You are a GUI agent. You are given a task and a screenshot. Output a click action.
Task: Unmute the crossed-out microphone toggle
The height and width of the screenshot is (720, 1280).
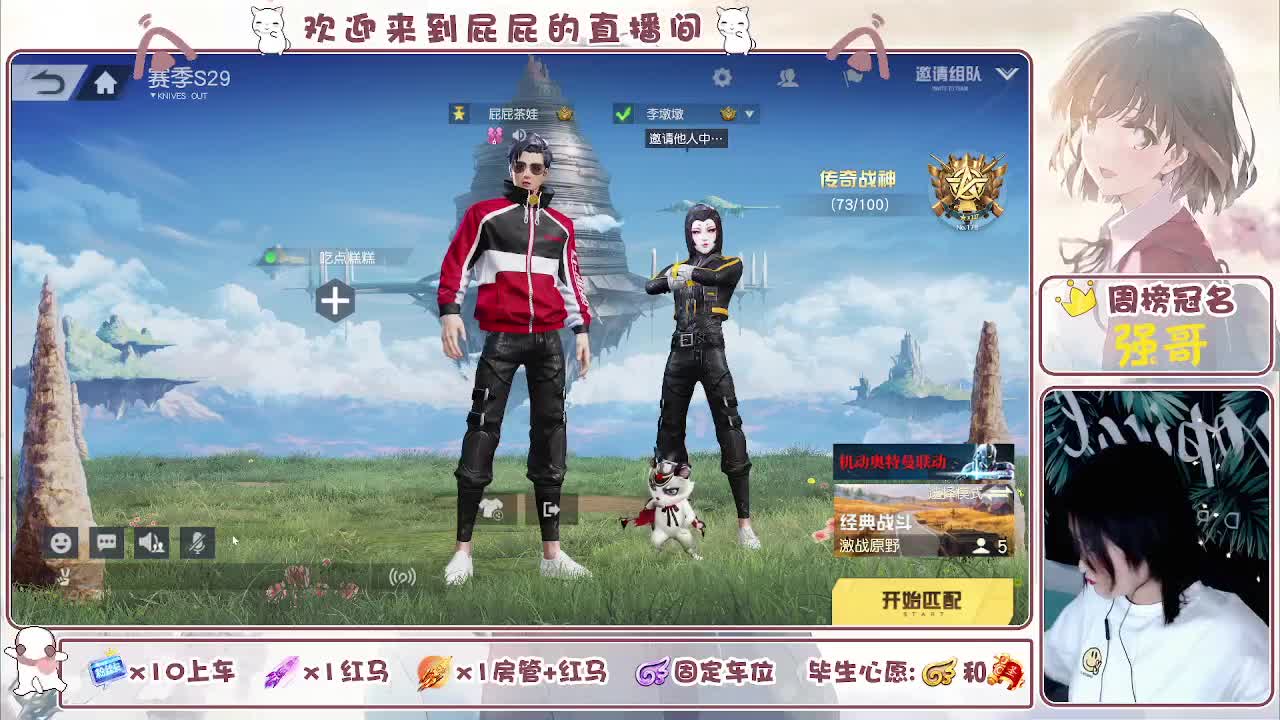(x=196, y=542)
